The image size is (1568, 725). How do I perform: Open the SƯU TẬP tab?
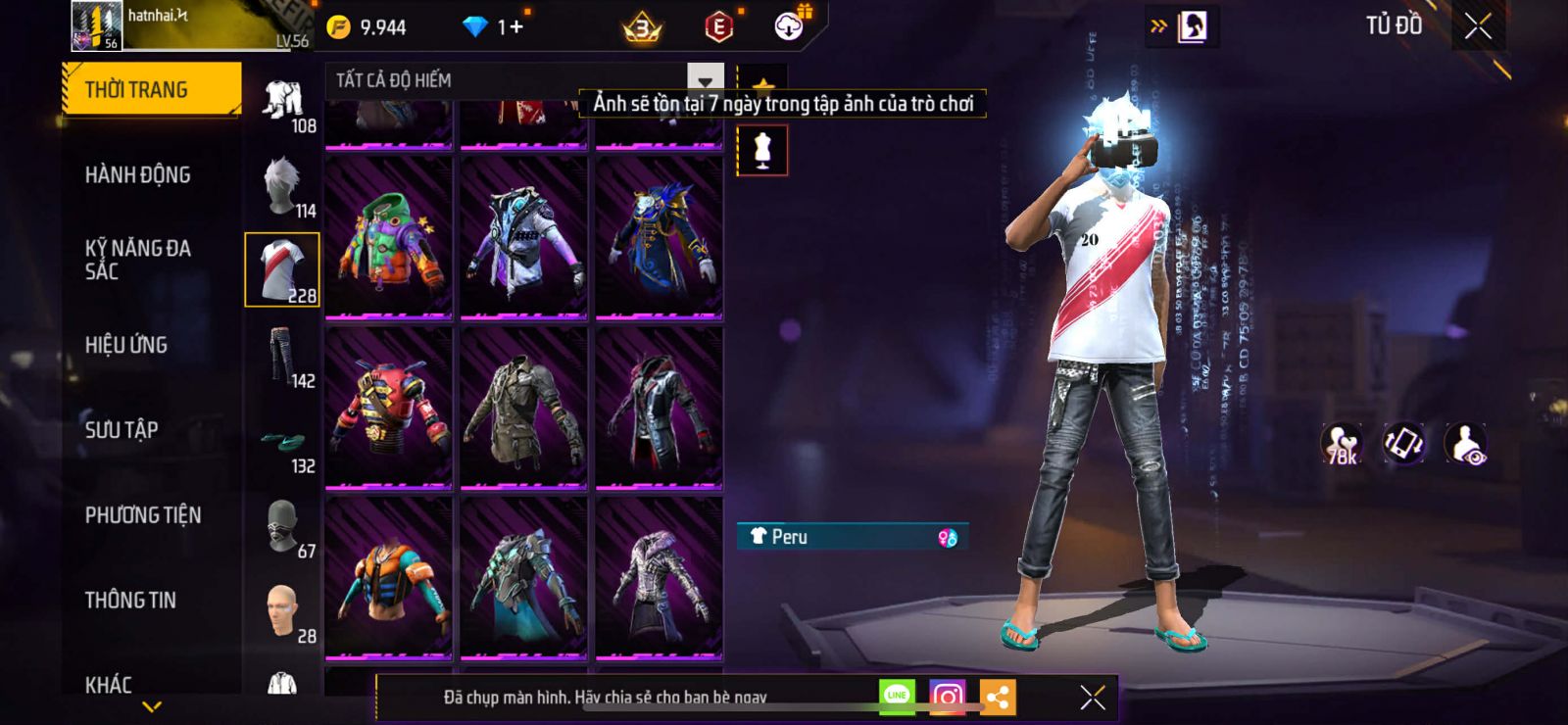pyautogui.click(x=122, y=430)
